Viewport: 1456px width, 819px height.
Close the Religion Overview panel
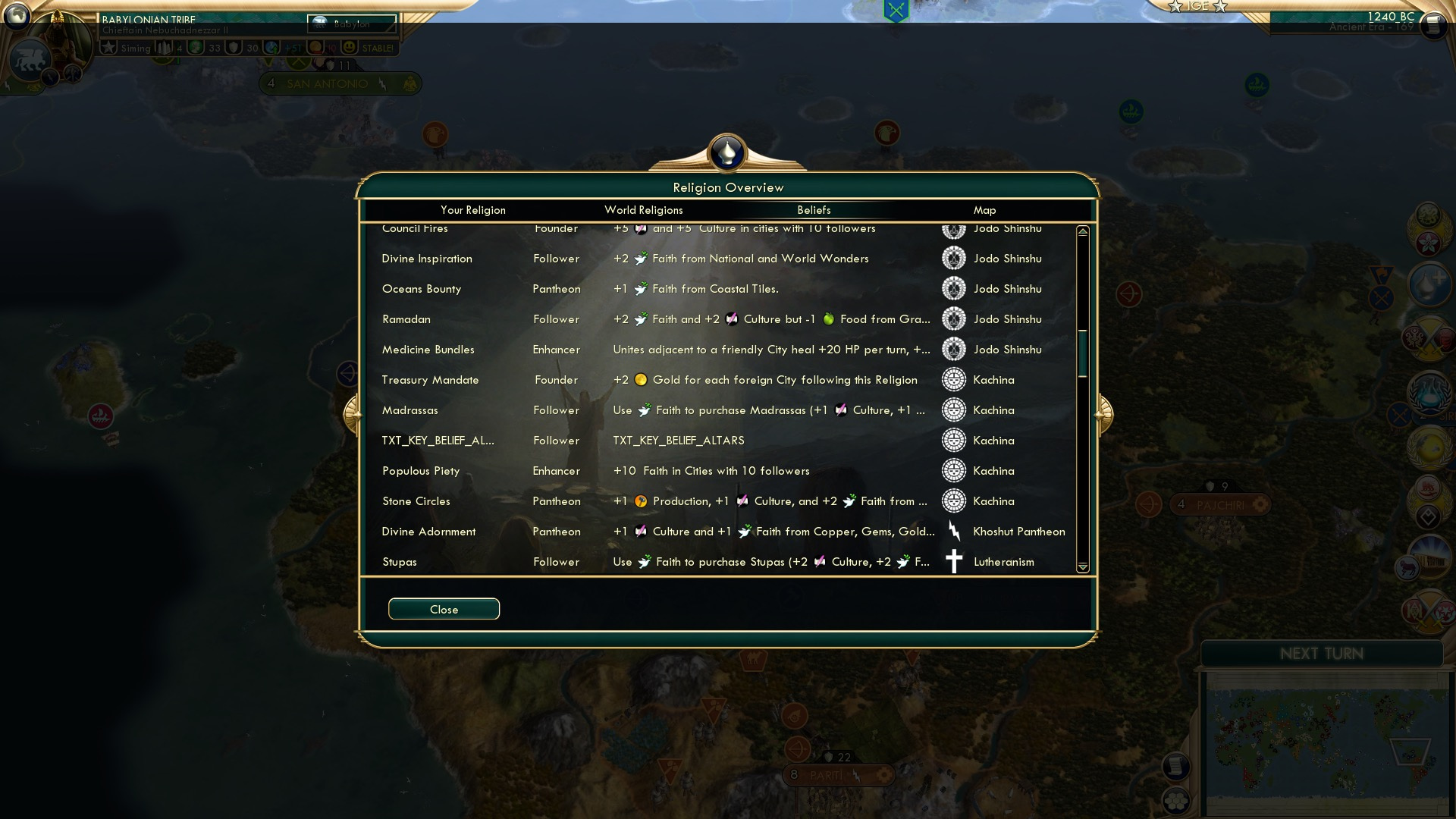pyautogui.click(x=444, y=609)
